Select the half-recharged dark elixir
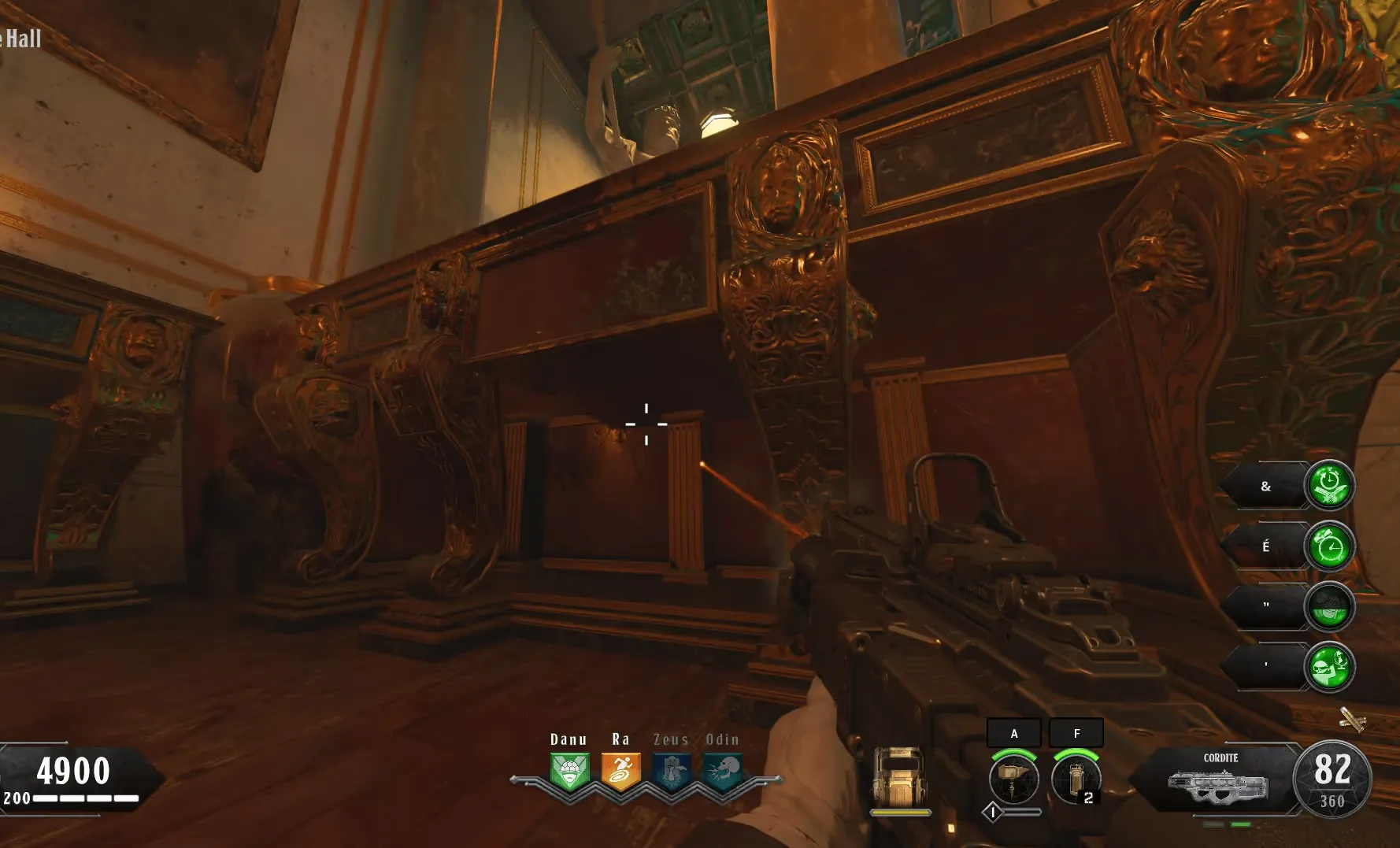1400x848 pixels. click(1329, 607)
